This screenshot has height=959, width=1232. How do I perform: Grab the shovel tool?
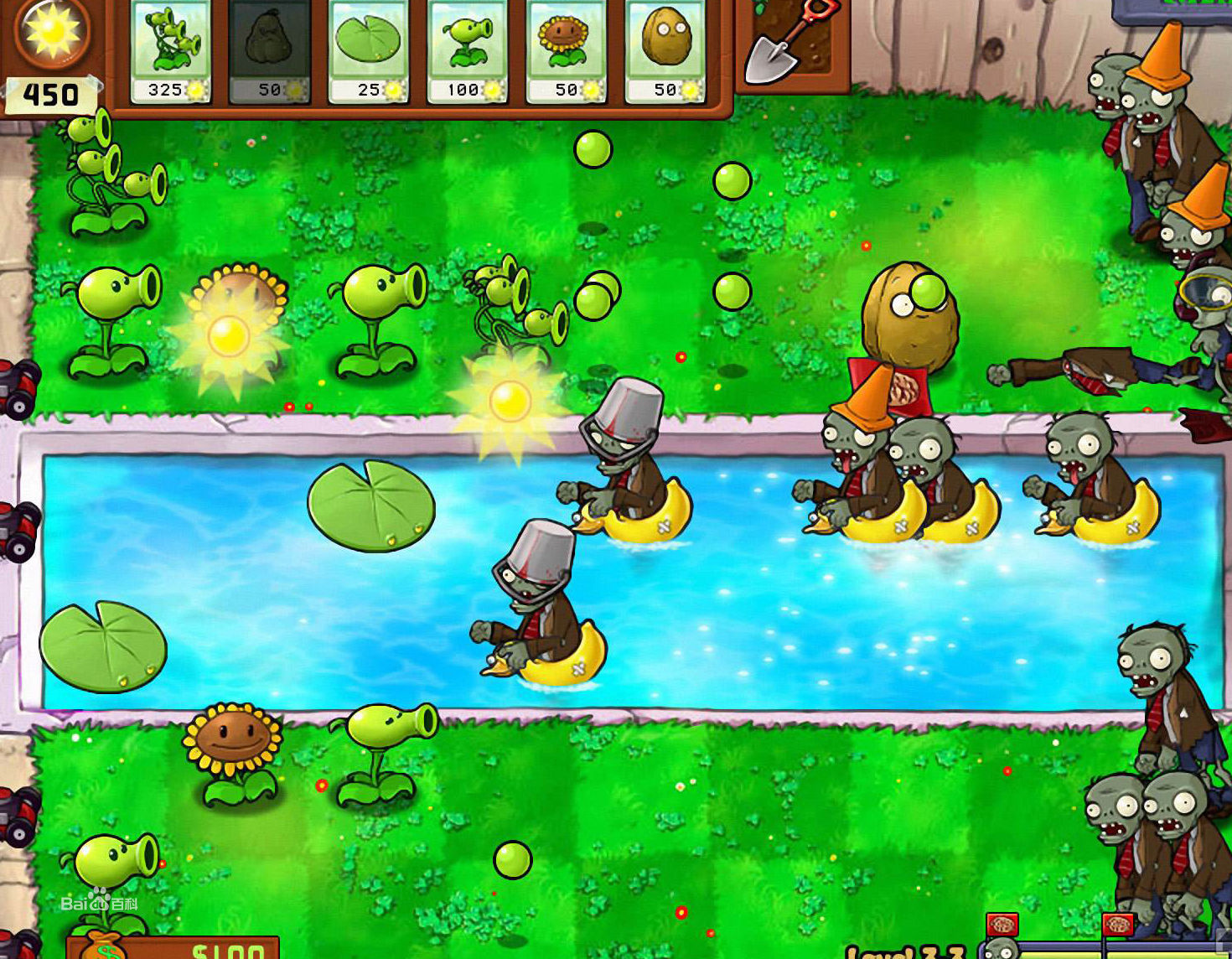788,42
